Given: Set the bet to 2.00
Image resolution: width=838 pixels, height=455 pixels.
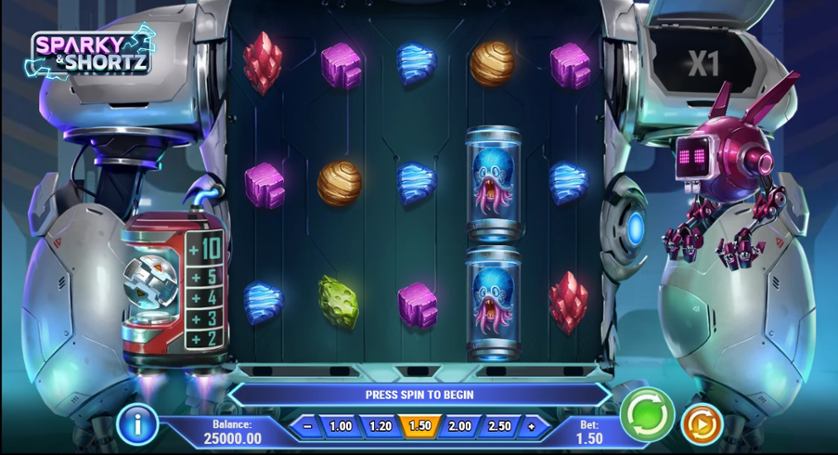Looking at the screenshot, I should point(460,426).
